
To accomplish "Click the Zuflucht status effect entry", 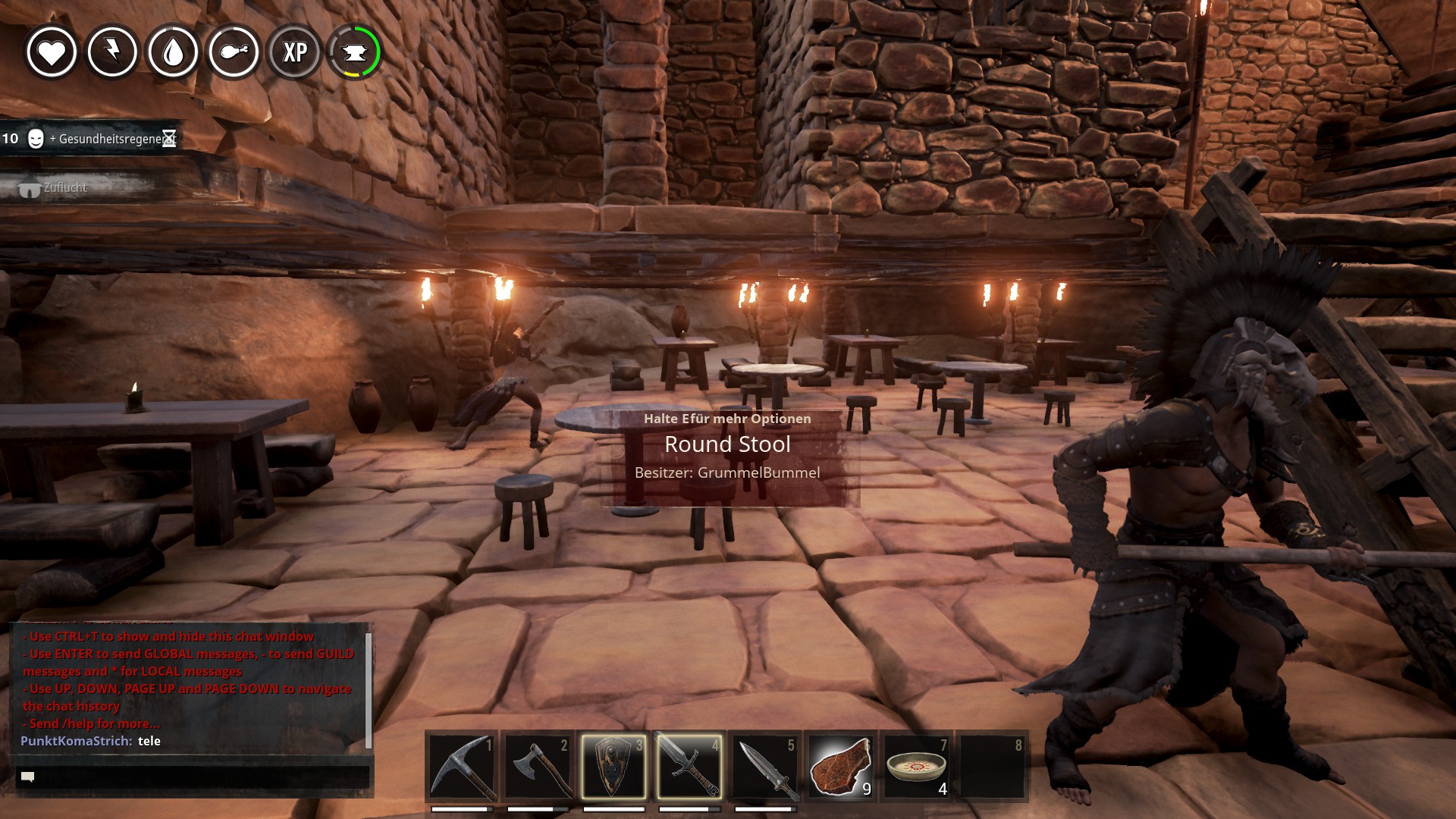I will click(55, 188).
